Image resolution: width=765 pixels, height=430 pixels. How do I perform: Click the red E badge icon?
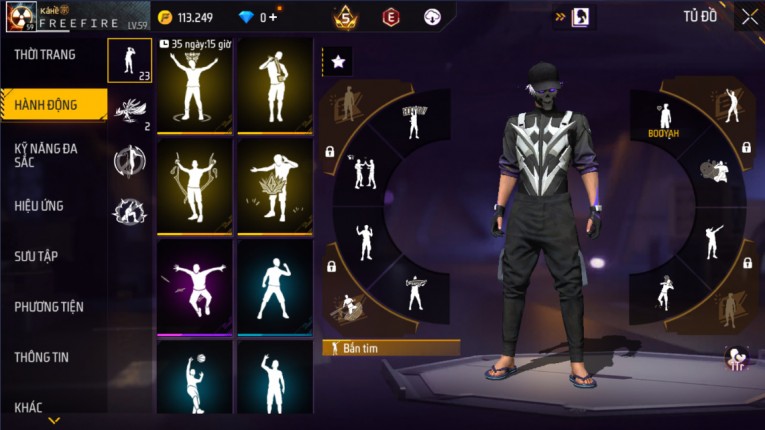pos(391,17)
